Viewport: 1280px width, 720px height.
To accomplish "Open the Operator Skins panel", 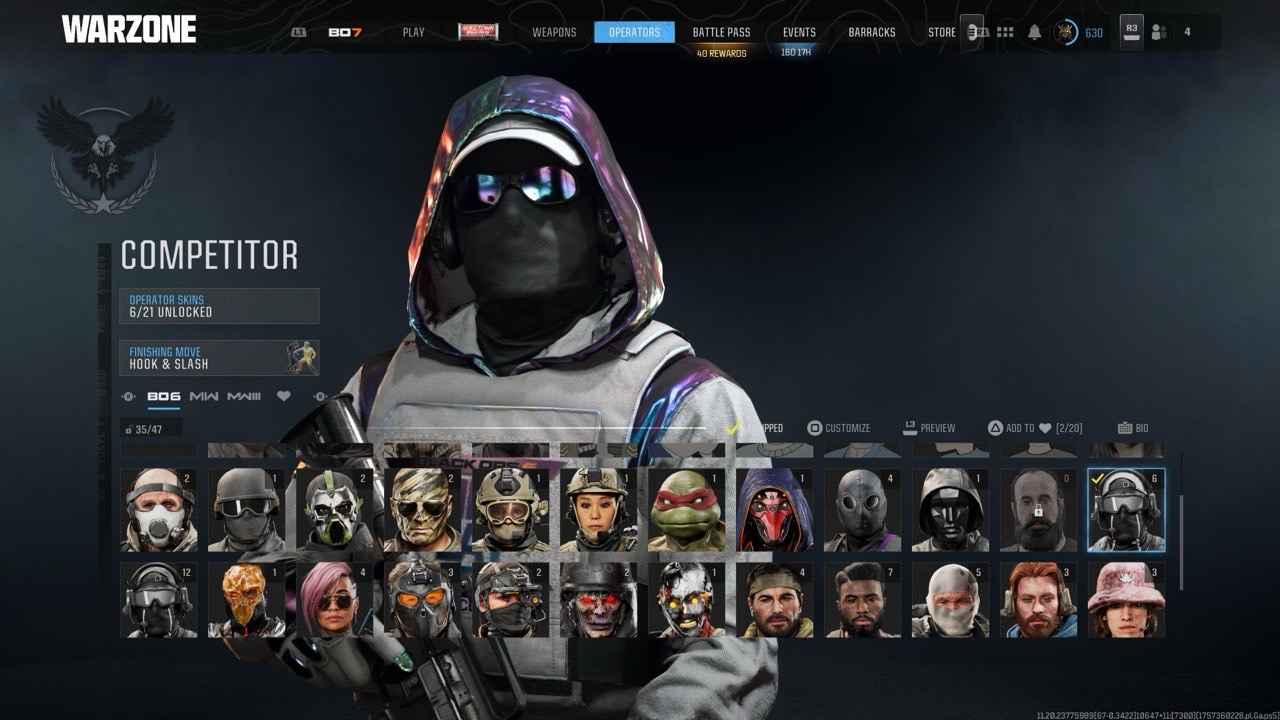I will point(219,306).
